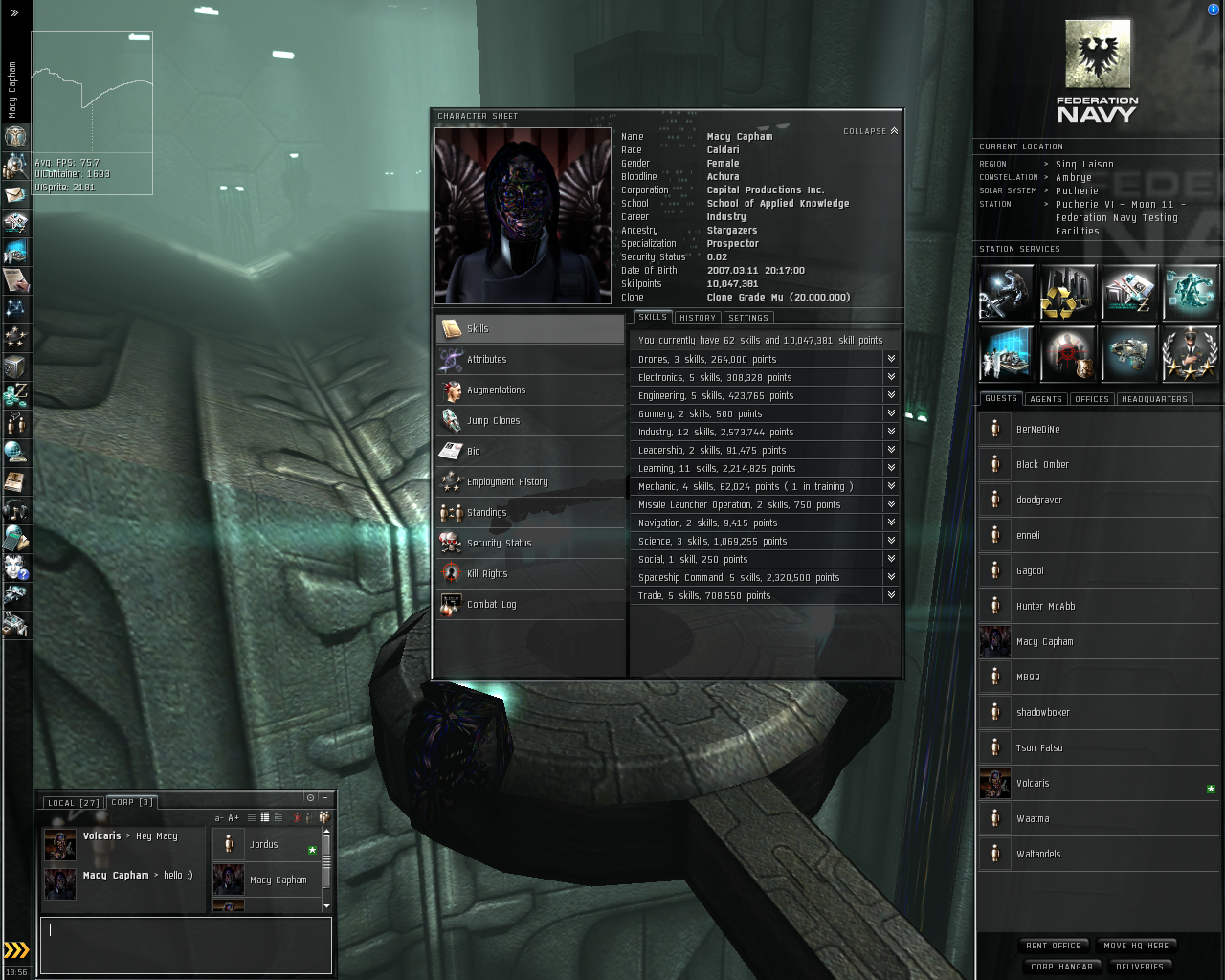Expand the Drones skill group
The height and width of the screenshot is (980, 1225).
pos(891,359)
